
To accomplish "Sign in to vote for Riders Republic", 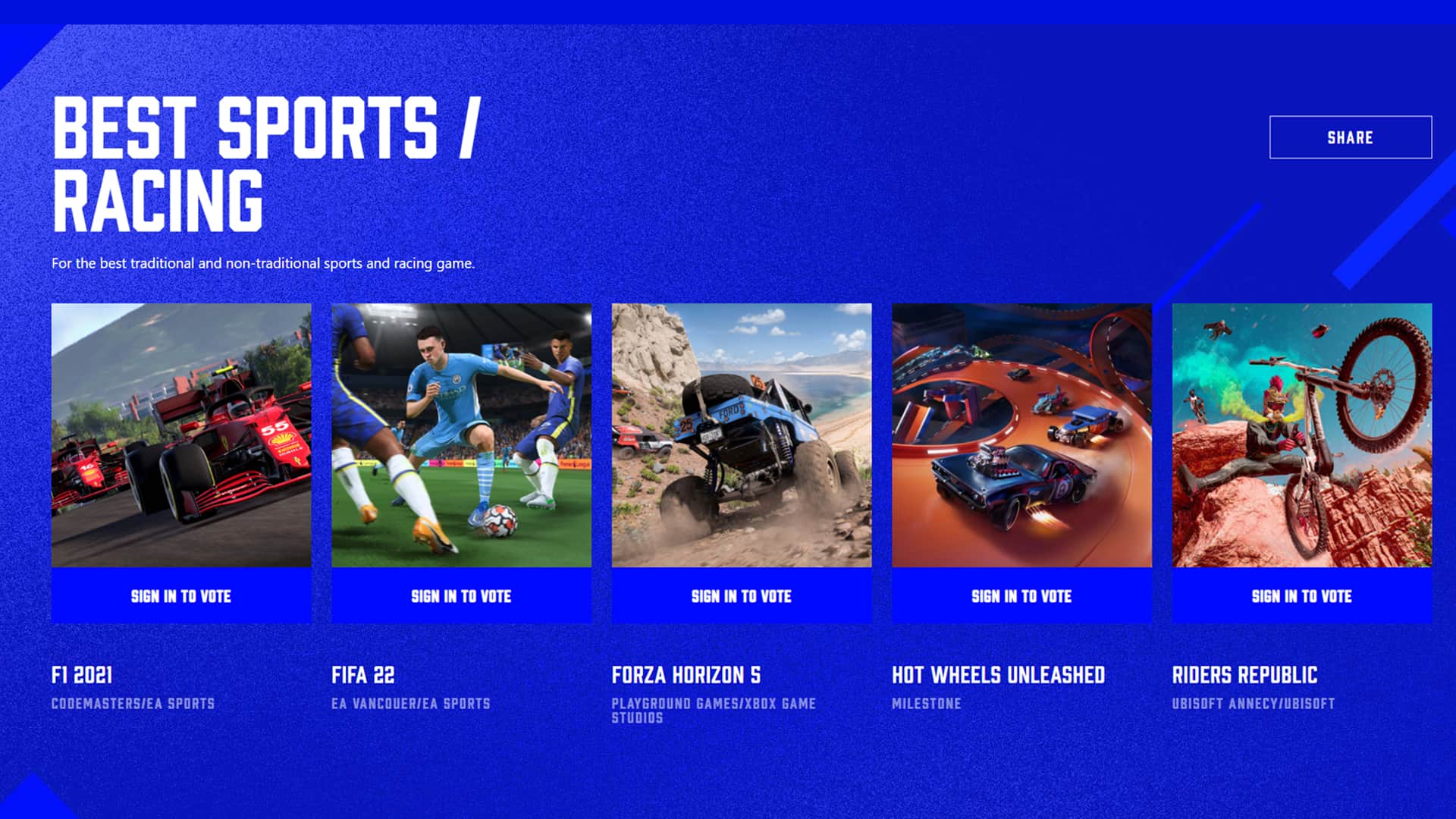I will pyautogui.click(x=1301, y=597).
